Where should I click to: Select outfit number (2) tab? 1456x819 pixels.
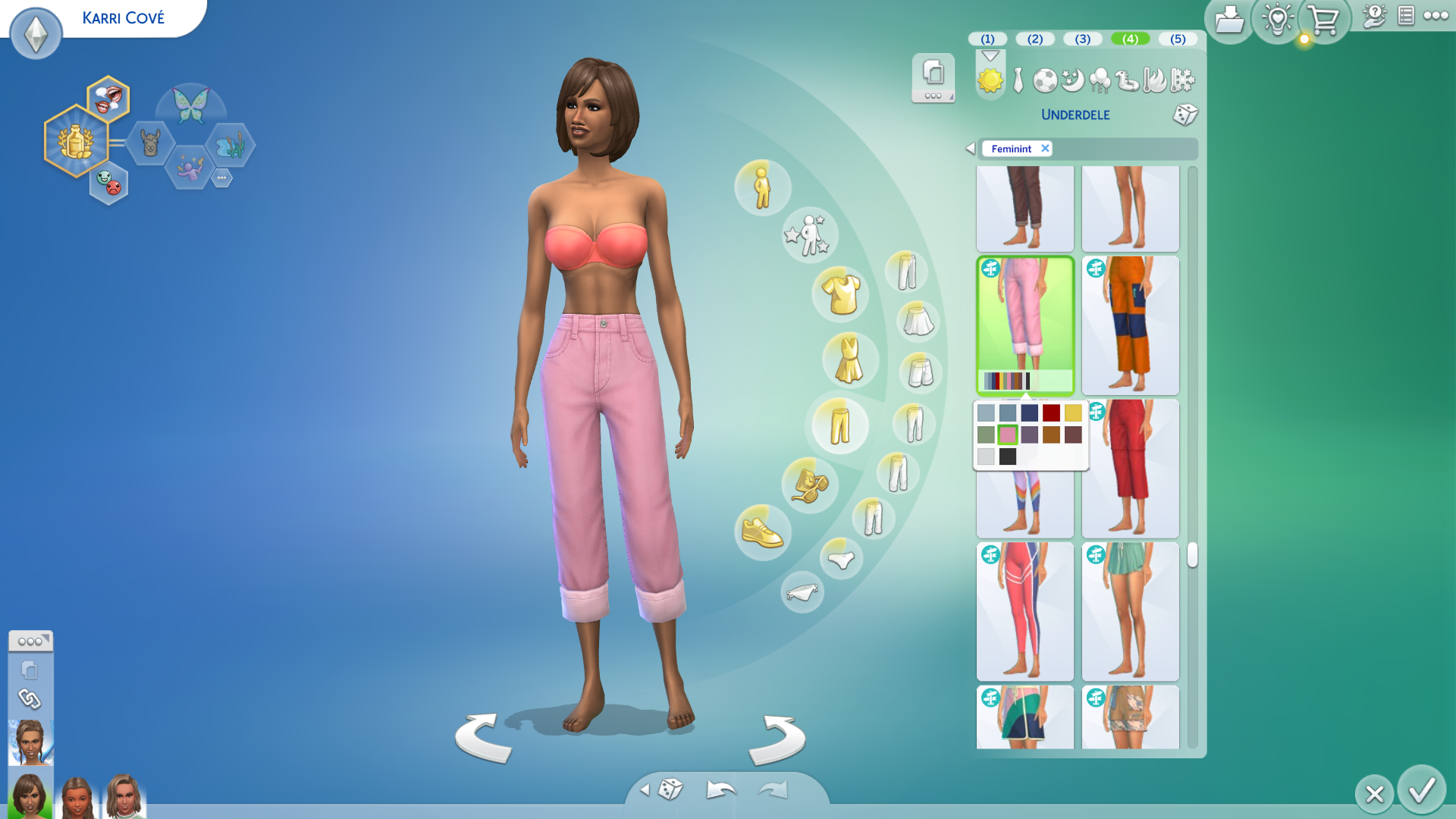click(1034, 39)
